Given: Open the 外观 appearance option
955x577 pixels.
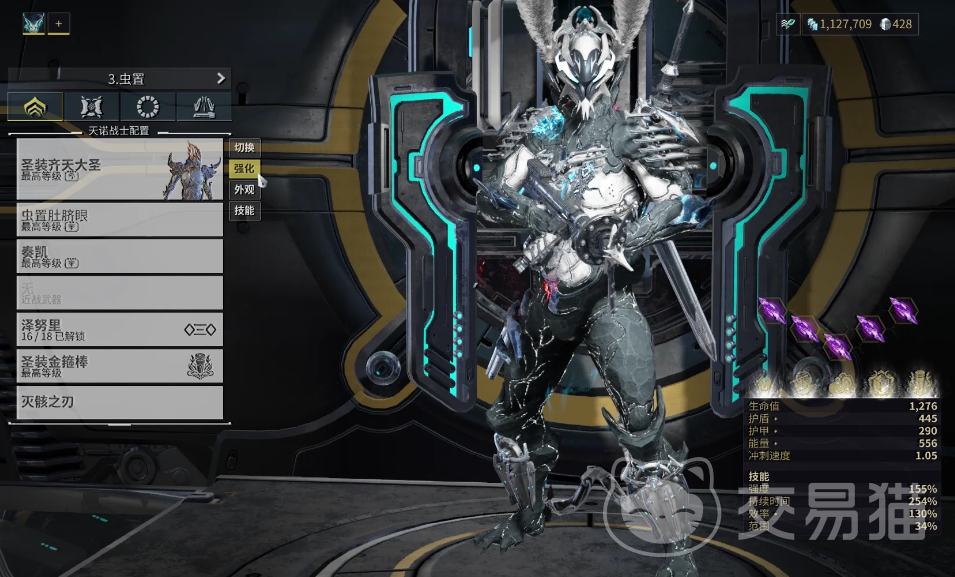Looking at the screenshot, I should pyautogui.click(x=244, y=189).
